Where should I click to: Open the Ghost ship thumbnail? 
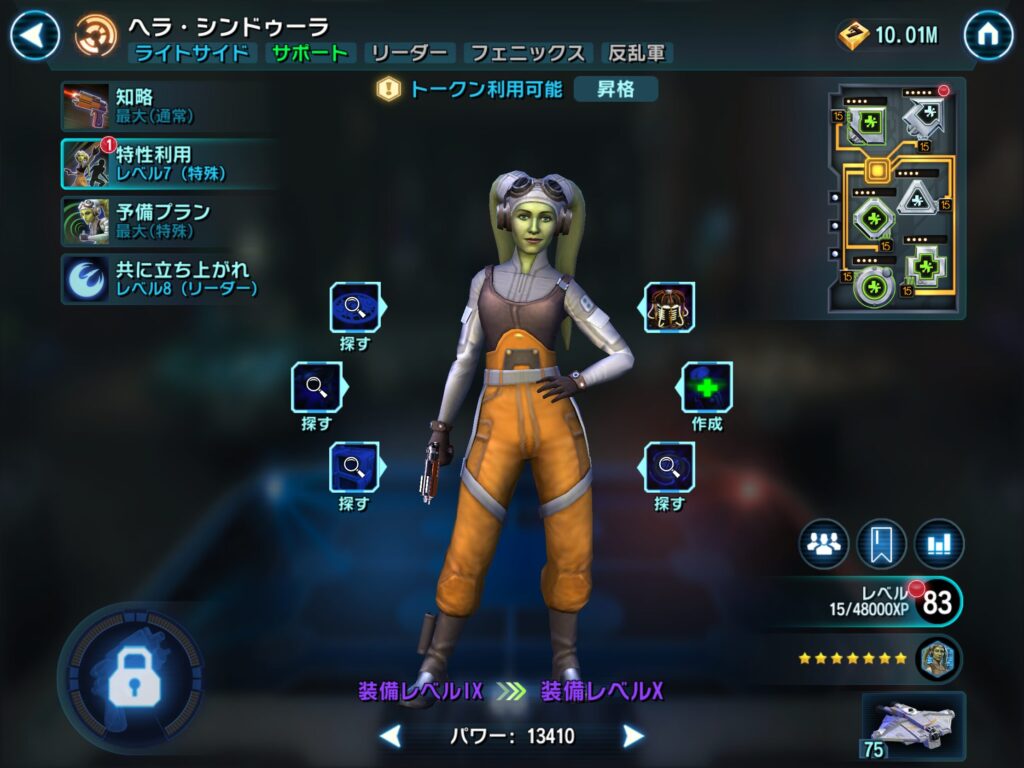(x=913, y=725)
